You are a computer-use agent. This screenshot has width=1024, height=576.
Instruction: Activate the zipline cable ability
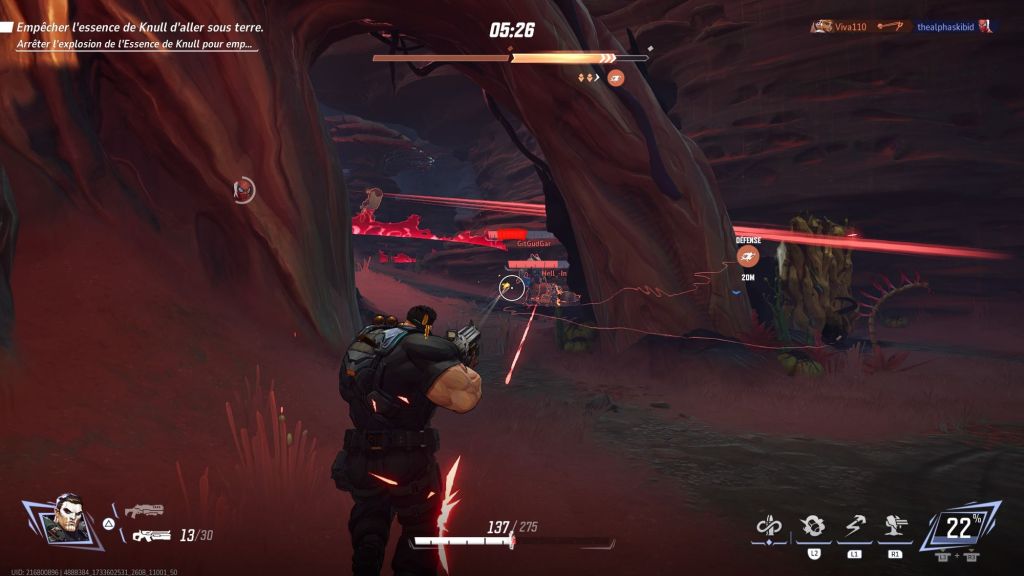pos(854,526)
